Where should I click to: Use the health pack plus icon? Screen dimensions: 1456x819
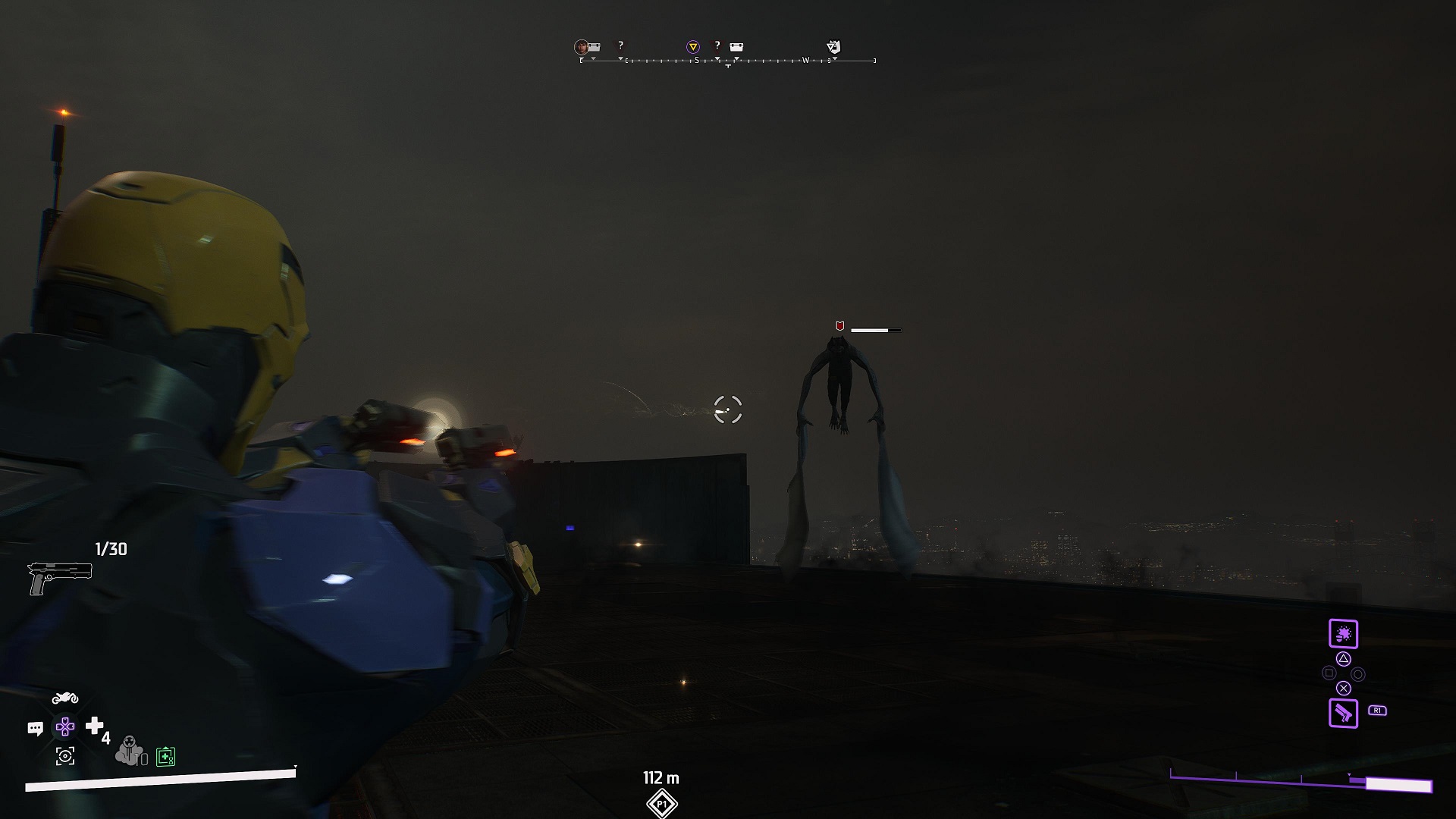95,726
